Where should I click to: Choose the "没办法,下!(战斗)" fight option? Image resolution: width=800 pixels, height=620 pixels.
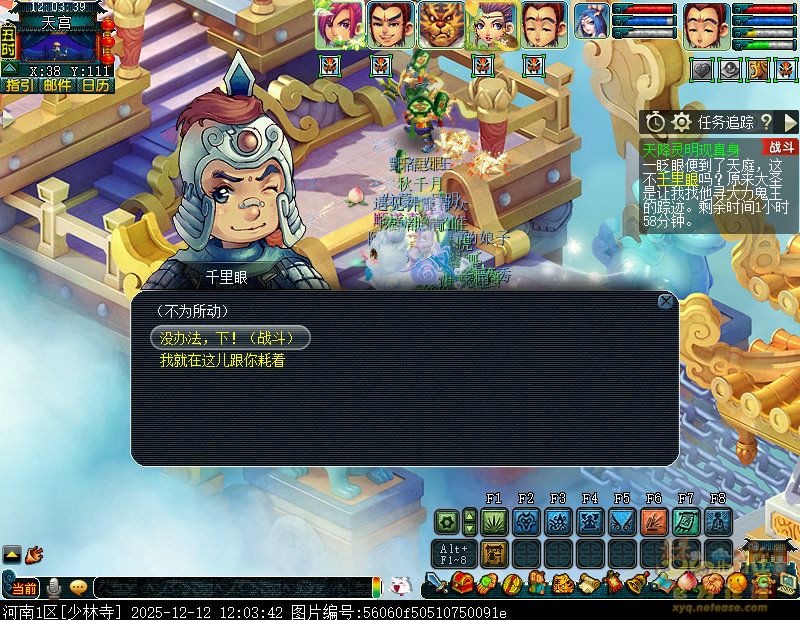click(230, 338)
